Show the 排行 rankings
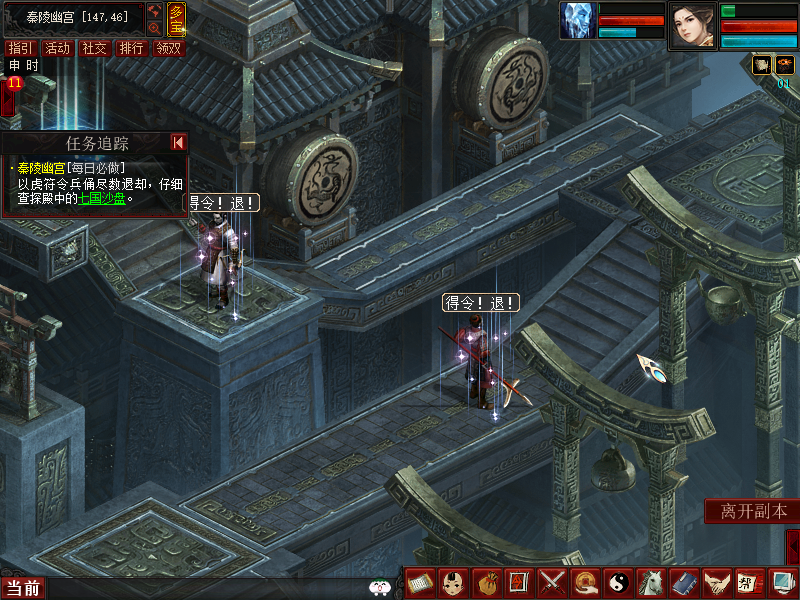This screenshot has height=600, width=800. (132, 48)
